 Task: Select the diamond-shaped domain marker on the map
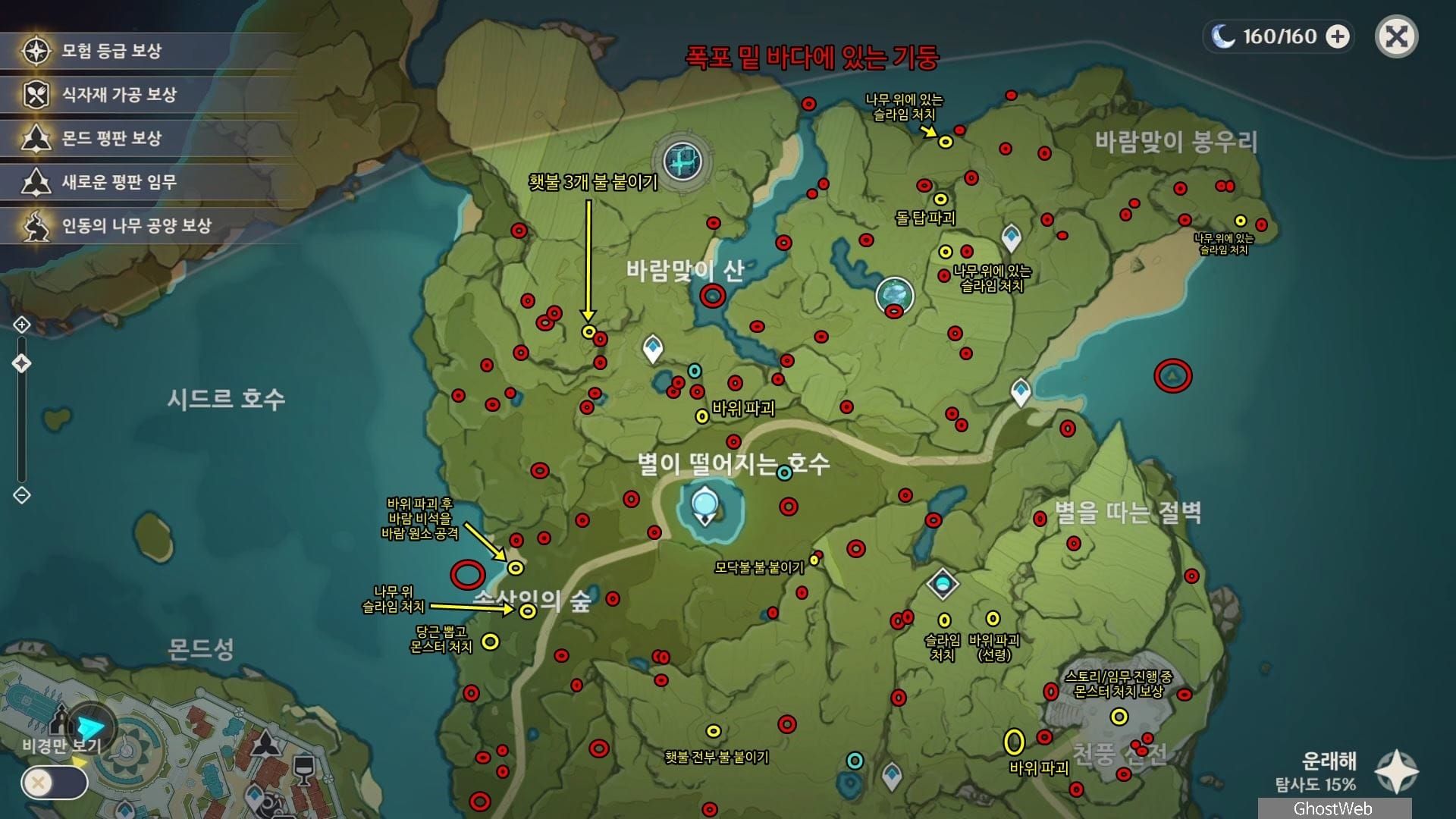point(943,584)
